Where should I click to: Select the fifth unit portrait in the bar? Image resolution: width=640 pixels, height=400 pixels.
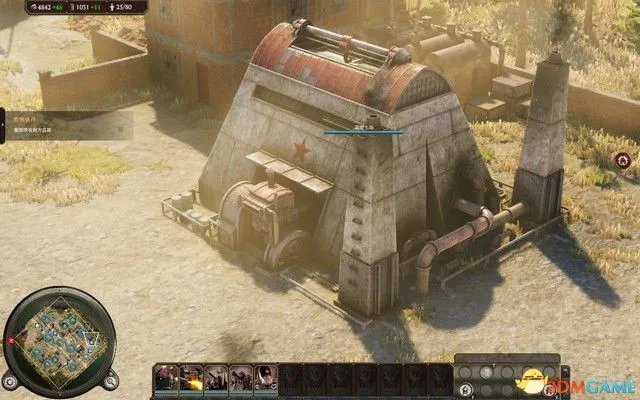coord(265,378)
